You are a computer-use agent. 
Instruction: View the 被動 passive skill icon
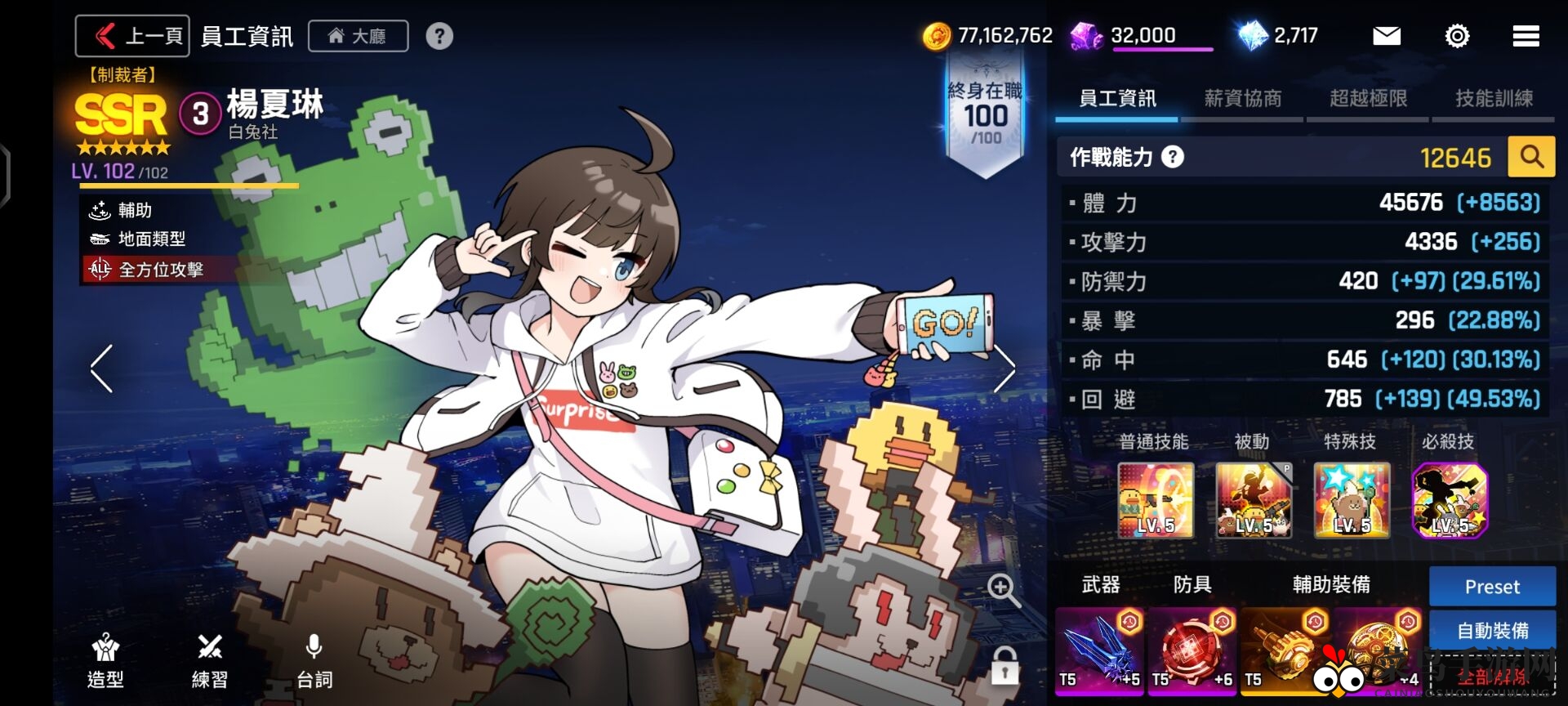[1254, 499]
